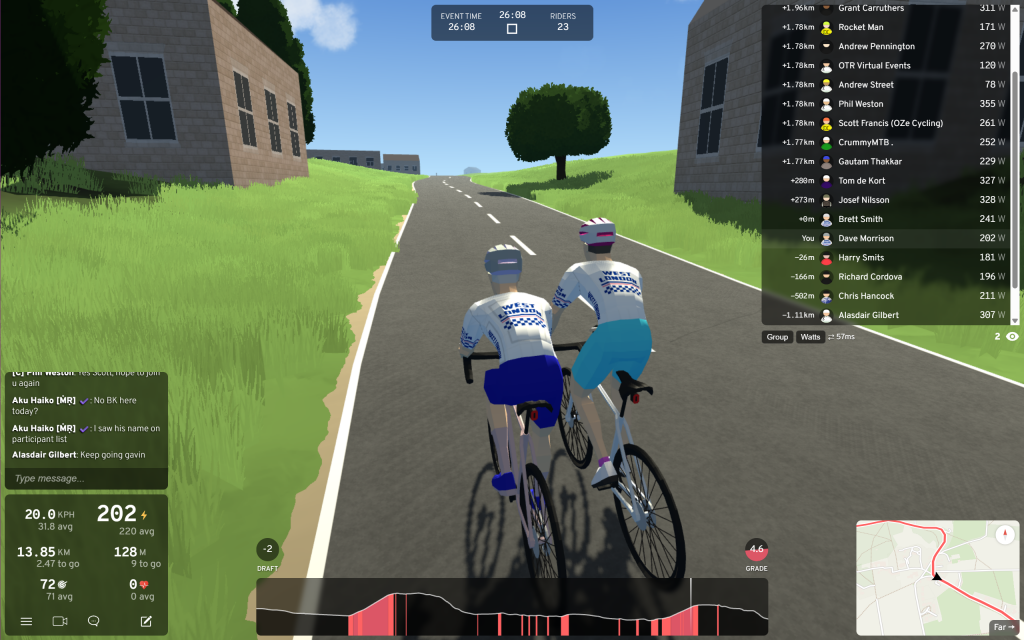Click the video camera icon
1024x640 pixels.
pyautogui.click(x=59, y=621)
